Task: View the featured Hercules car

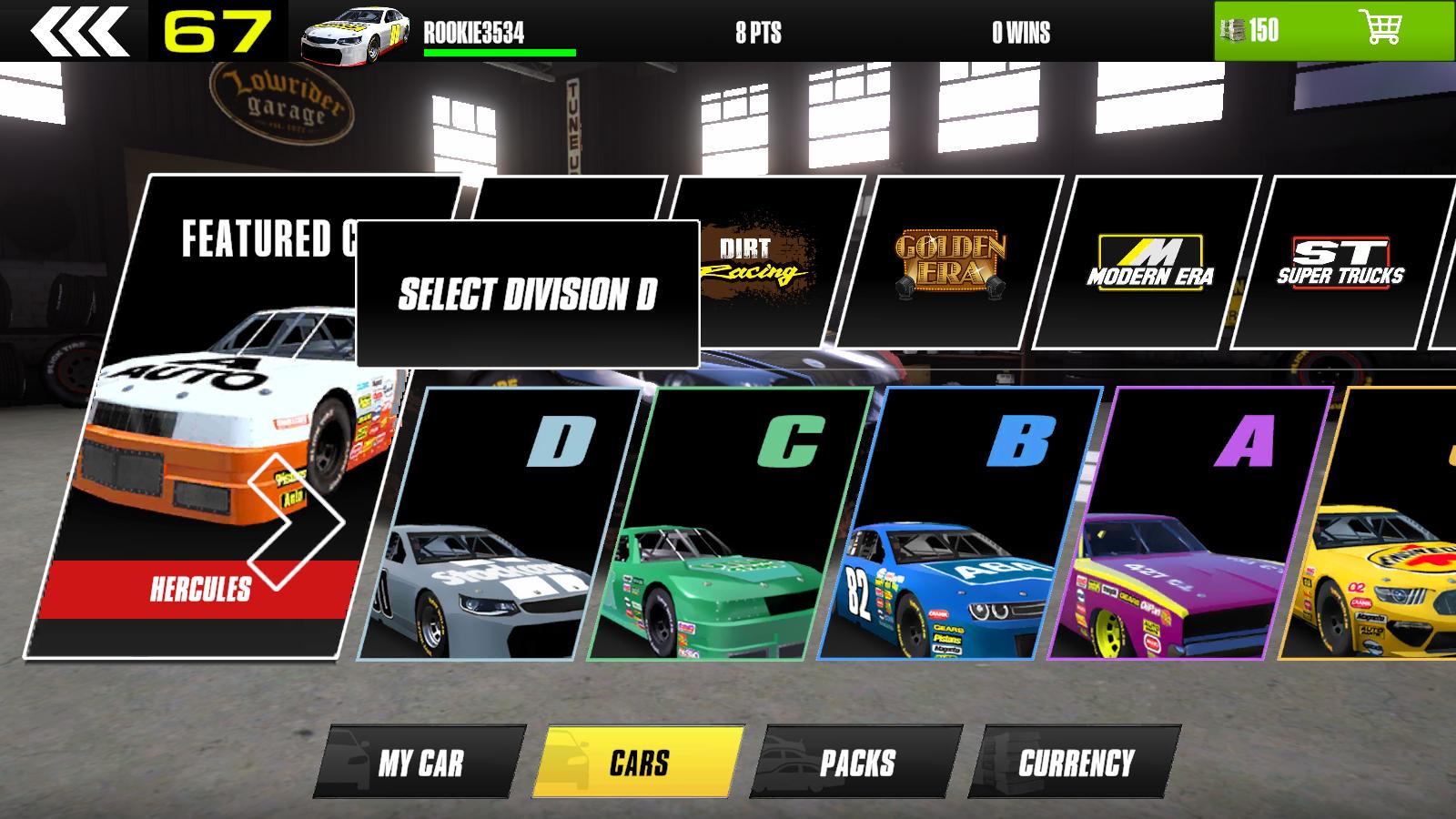Action: (200, 590)
